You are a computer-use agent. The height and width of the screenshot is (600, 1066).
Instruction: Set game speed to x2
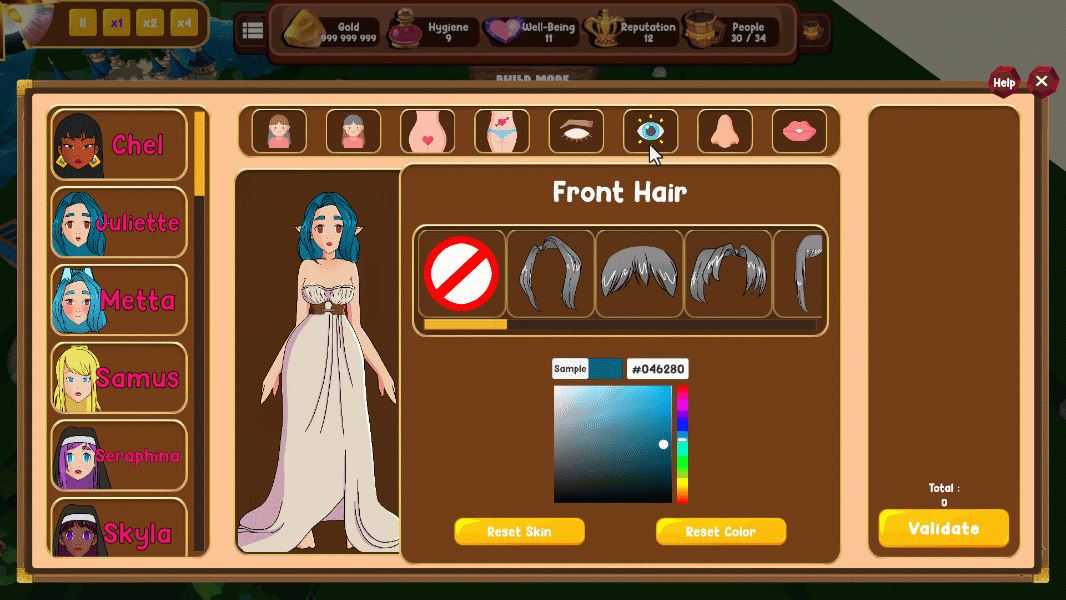[150, 23]
